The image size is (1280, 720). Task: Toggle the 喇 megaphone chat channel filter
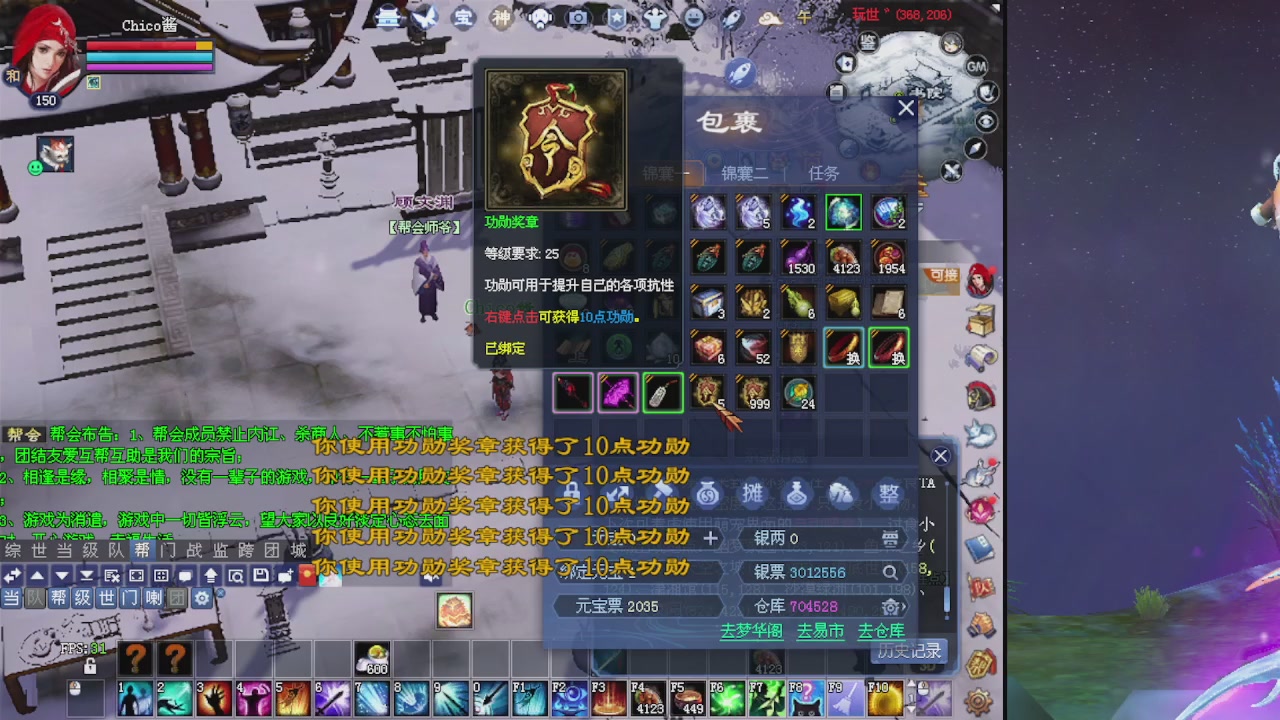pos(154,598)
